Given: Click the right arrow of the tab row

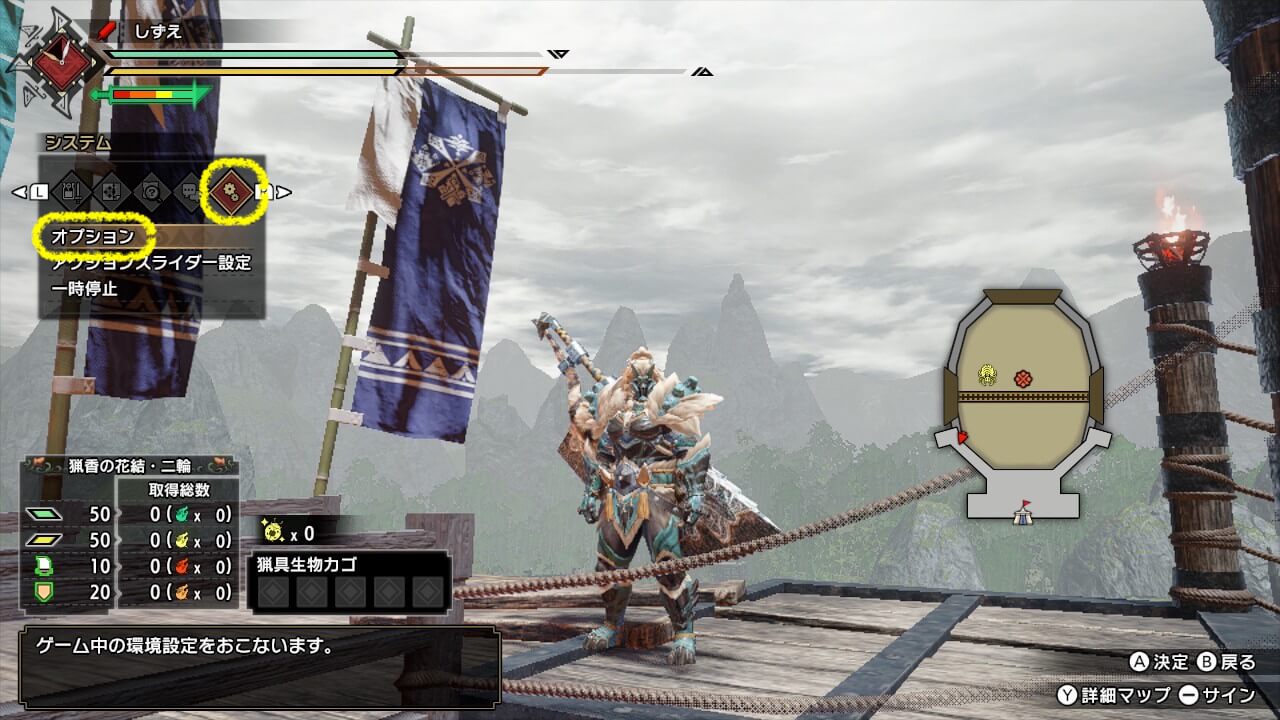Looking at the screenshot, I should coord(285,191).
